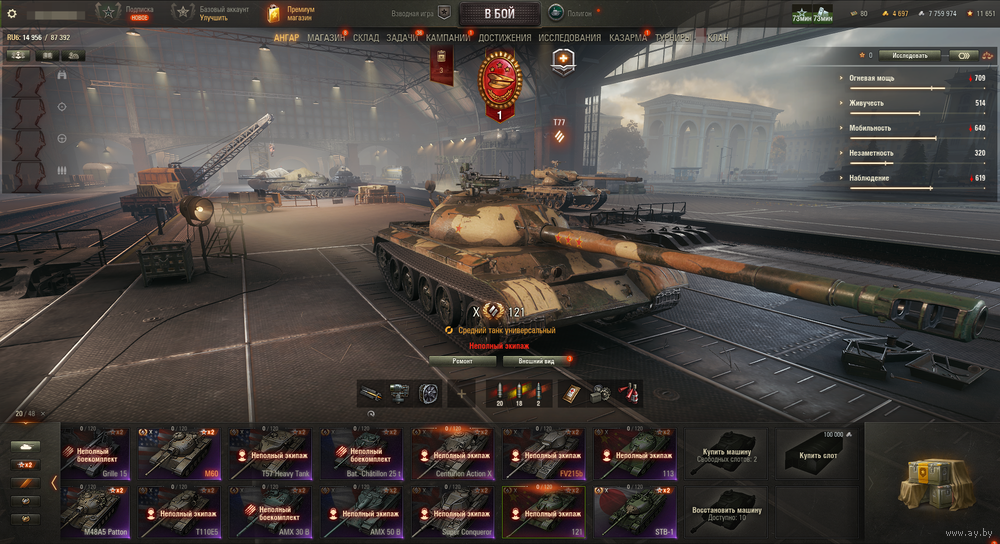Click Купить машину slot
The image size is (1000, 544).
727,454
